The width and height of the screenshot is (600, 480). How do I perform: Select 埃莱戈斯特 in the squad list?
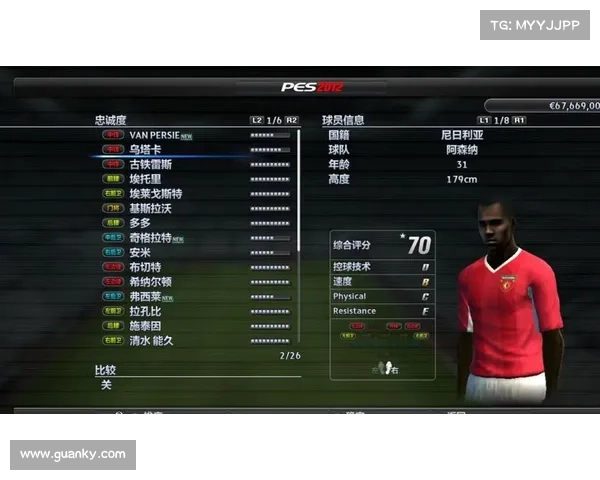point(156,193)
